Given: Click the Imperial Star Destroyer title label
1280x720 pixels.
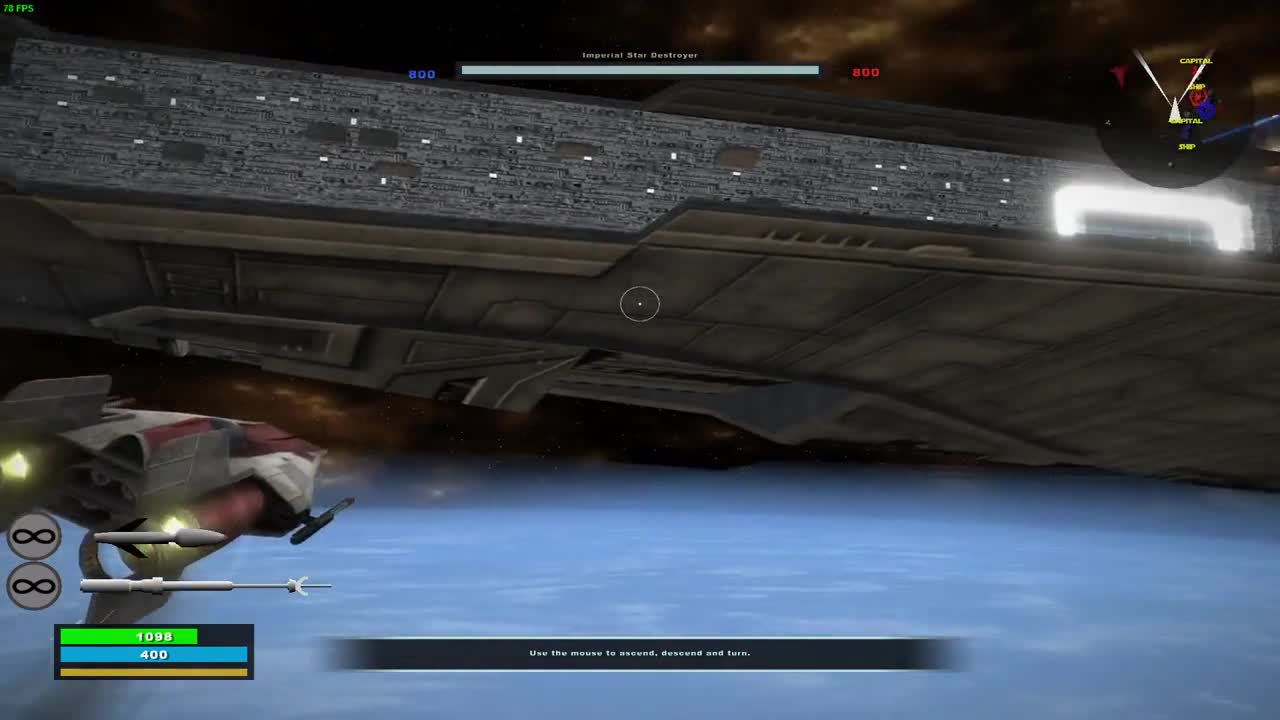Looking at the screenshot, I should pyautogui.click(x=640, y=55).
